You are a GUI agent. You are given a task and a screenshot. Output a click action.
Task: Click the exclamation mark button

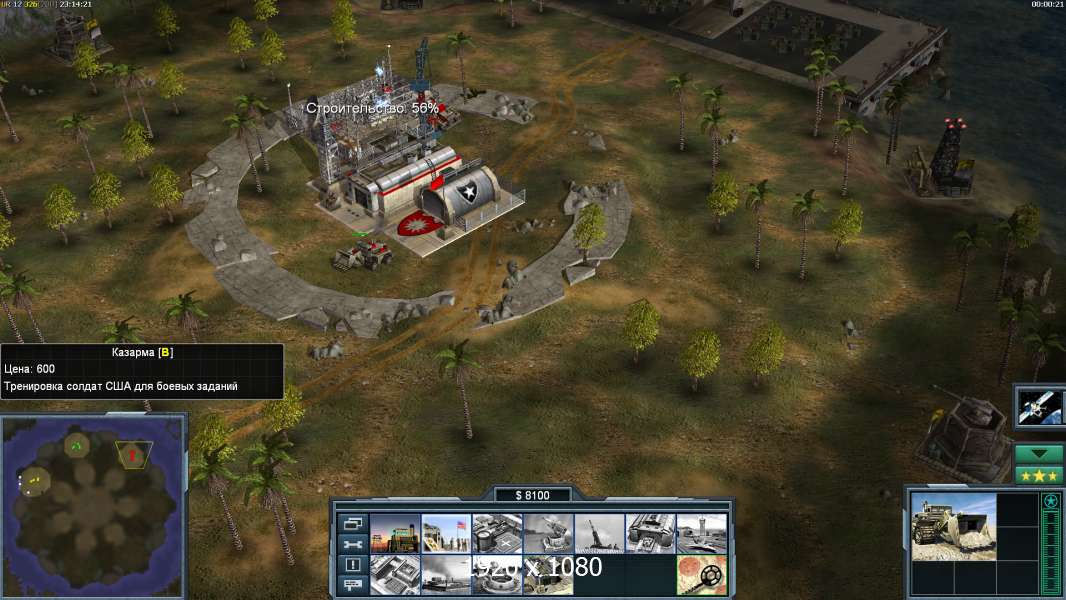(351, 565)
